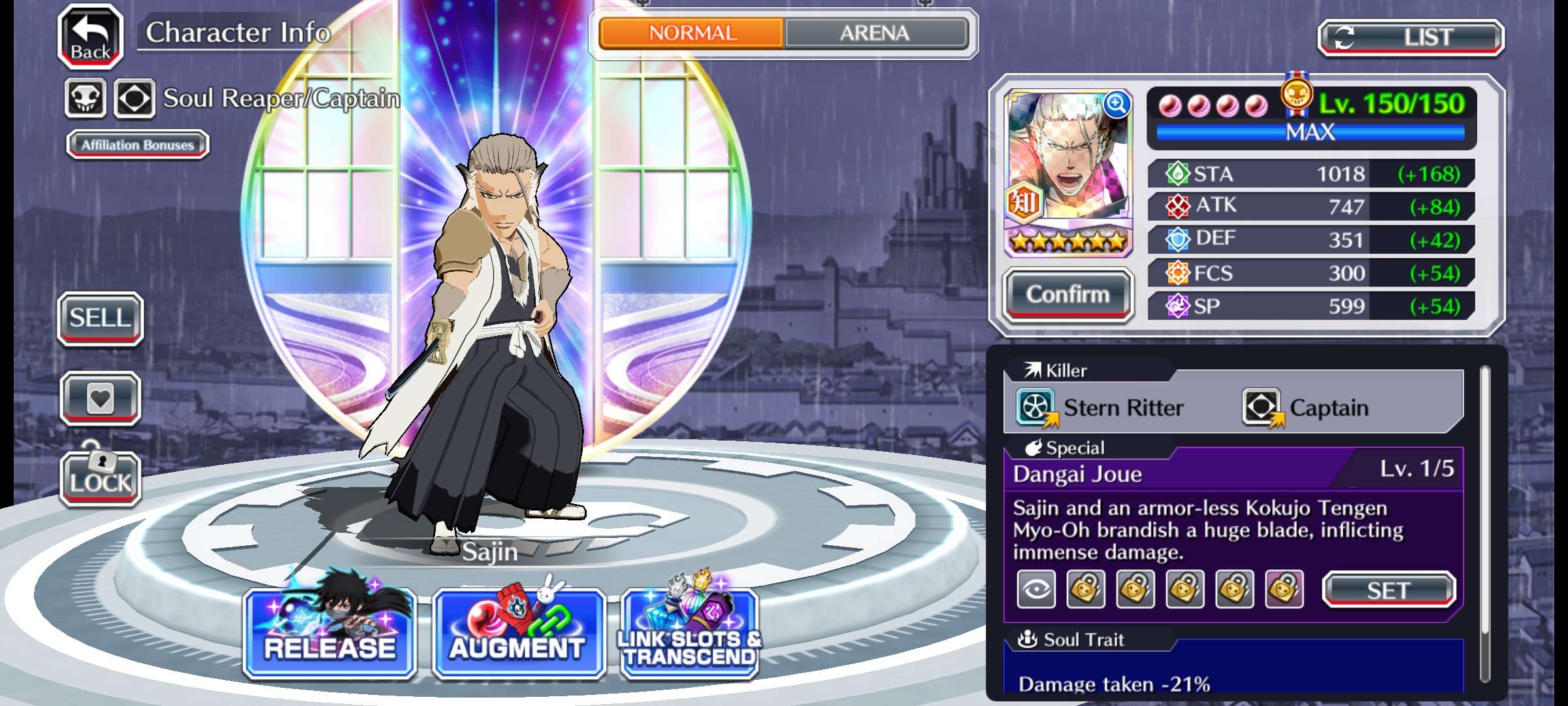
Task: Open the RELEASE menu
Action: [330, 633]
